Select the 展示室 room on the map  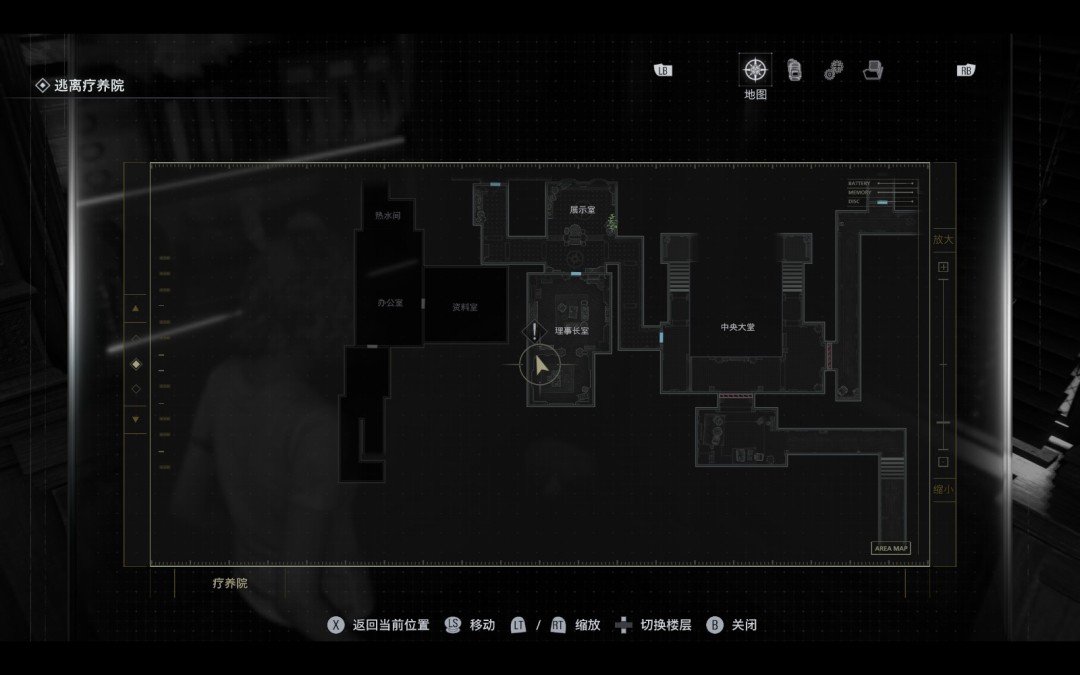pyautogui.click(x=582, y=210)
